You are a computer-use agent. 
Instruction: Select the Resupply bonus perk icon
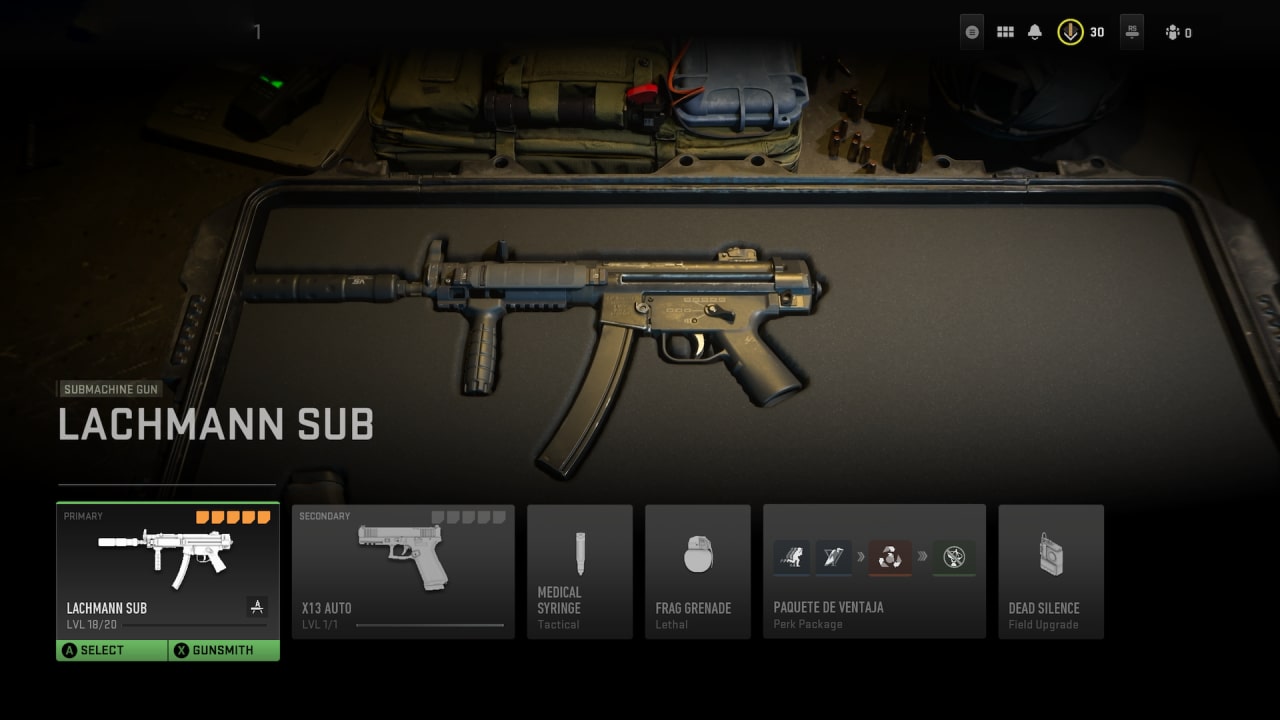(889, 557)
